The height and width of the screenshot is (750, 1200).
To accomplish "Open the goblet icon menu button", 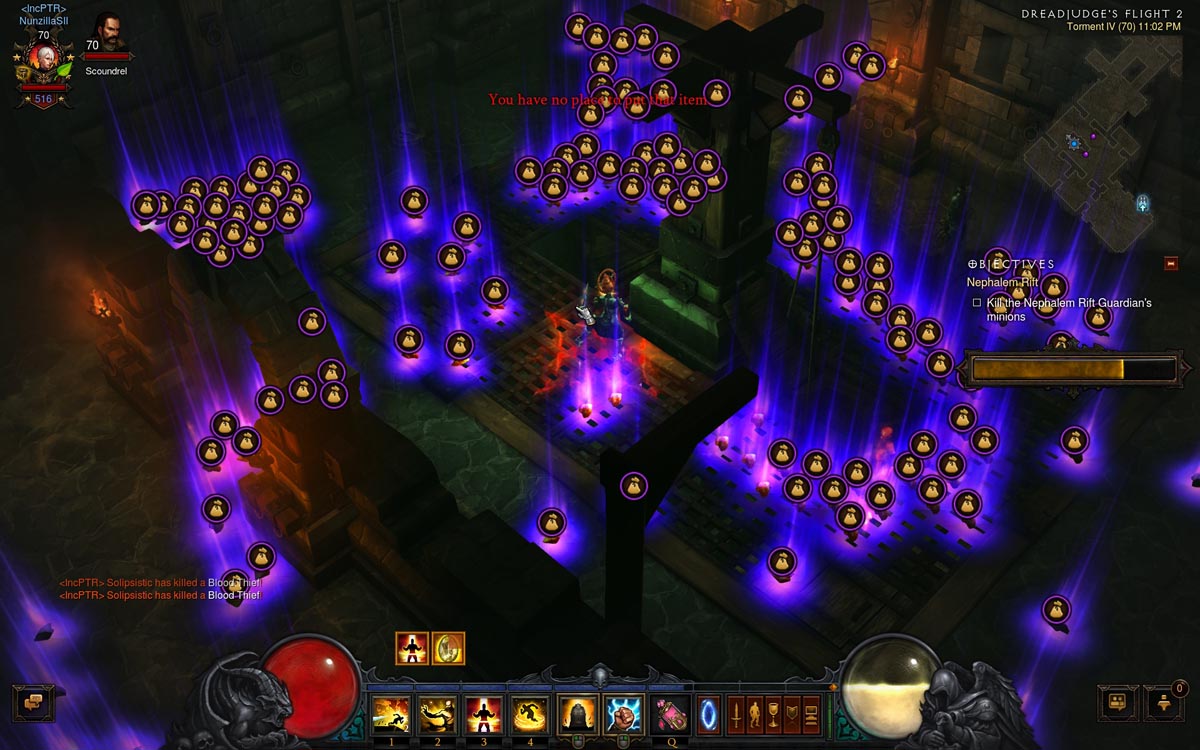I will click(x=774, y=714).
